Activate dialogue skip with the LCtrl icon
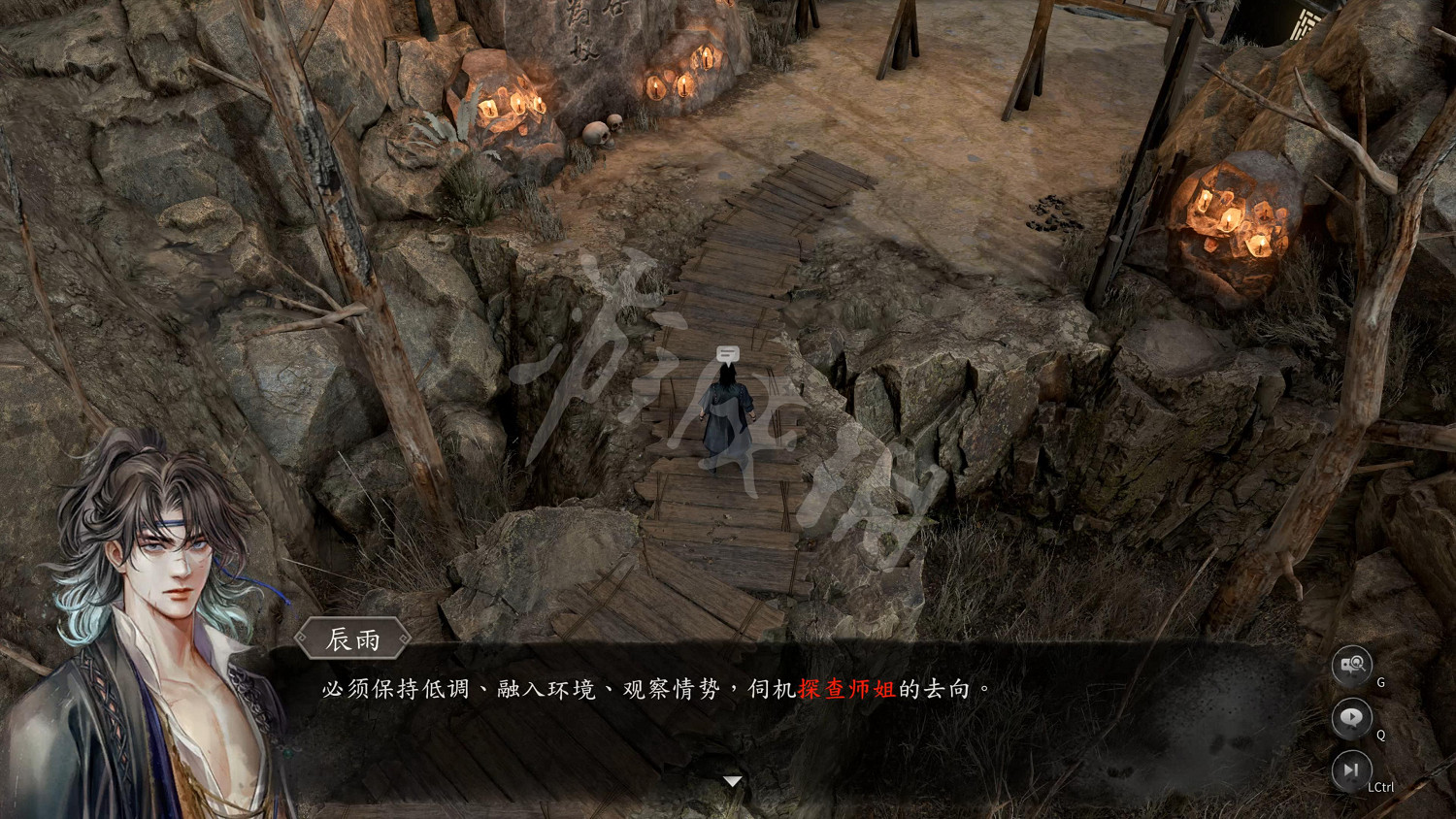1456x819 pixels. (x=1352, y=770)
